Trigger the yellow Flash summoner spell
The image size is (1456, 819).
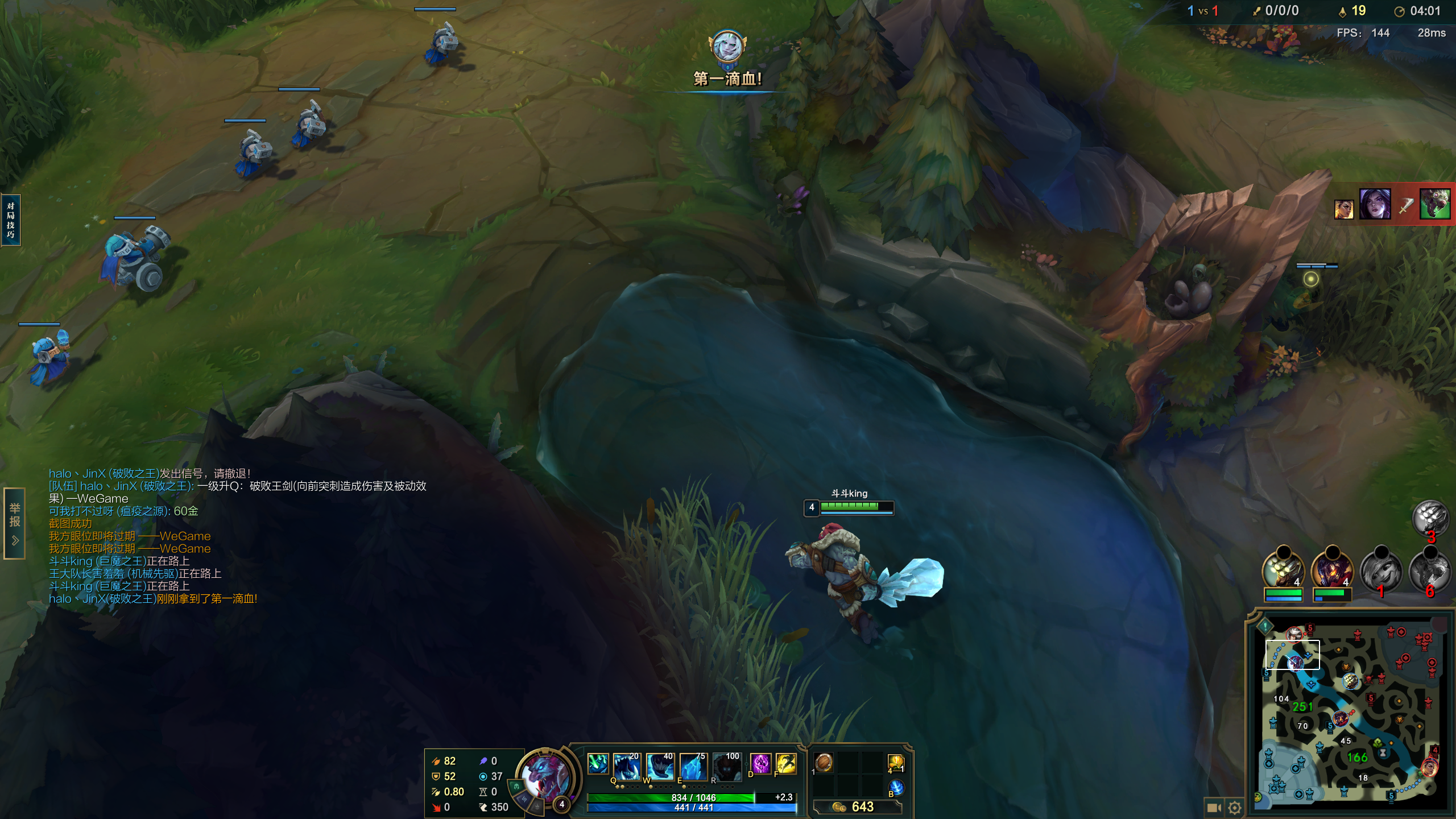pyautogui.click(x=786, y=763)
